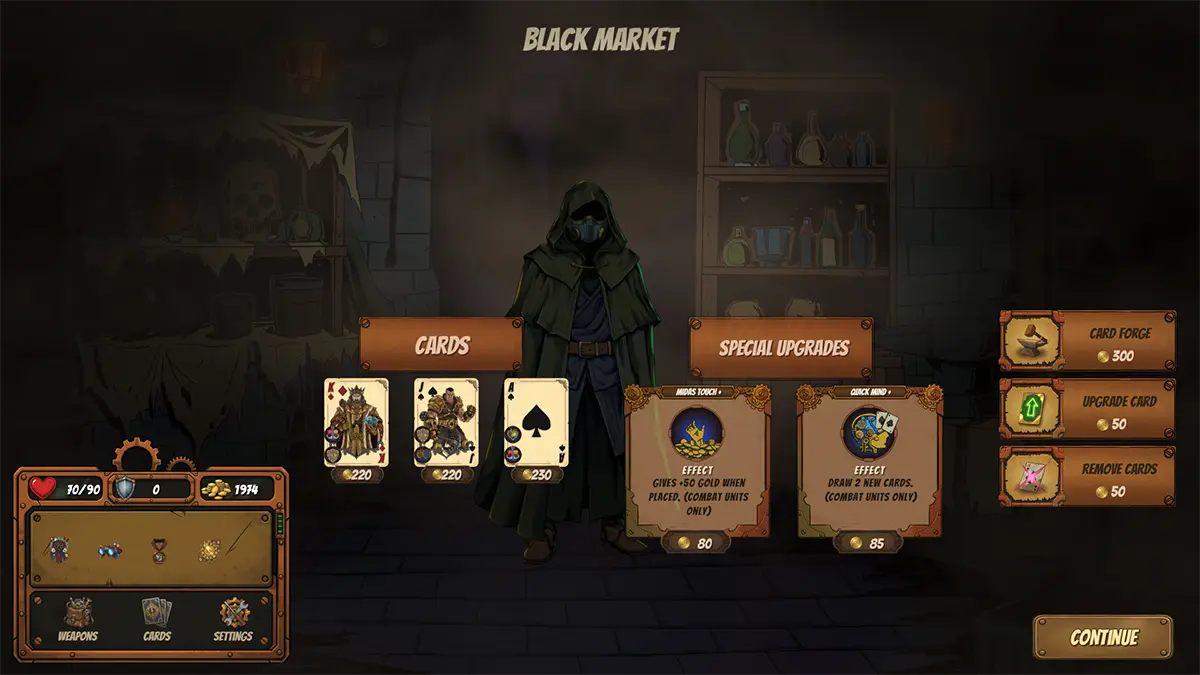The width and height of the screenshot is (1200, 675).
Task: Purchase the Ace of Spades card
Action: (x=536, y=422)
